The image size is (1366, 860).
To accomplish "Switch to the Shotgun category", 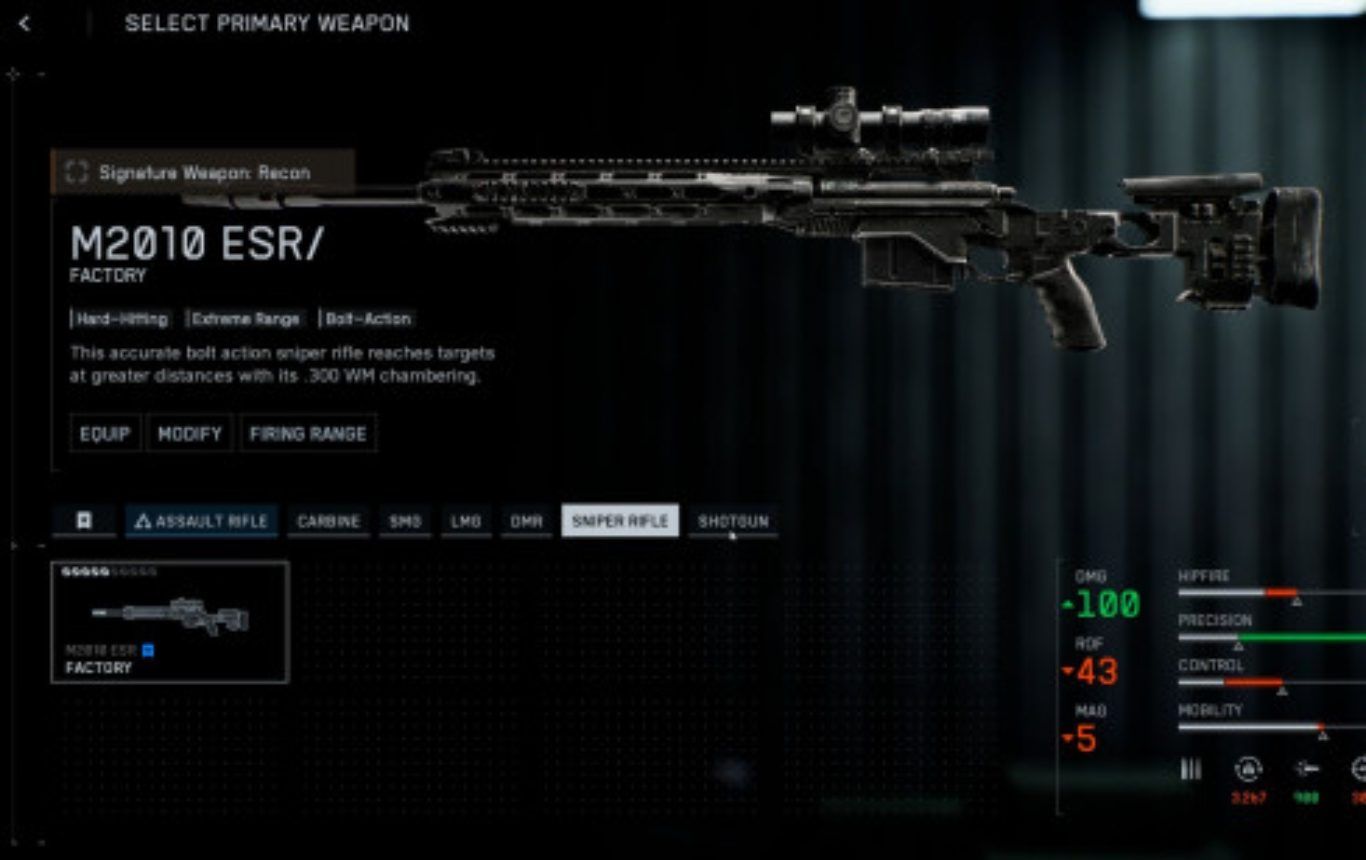I will click(733, 521).
